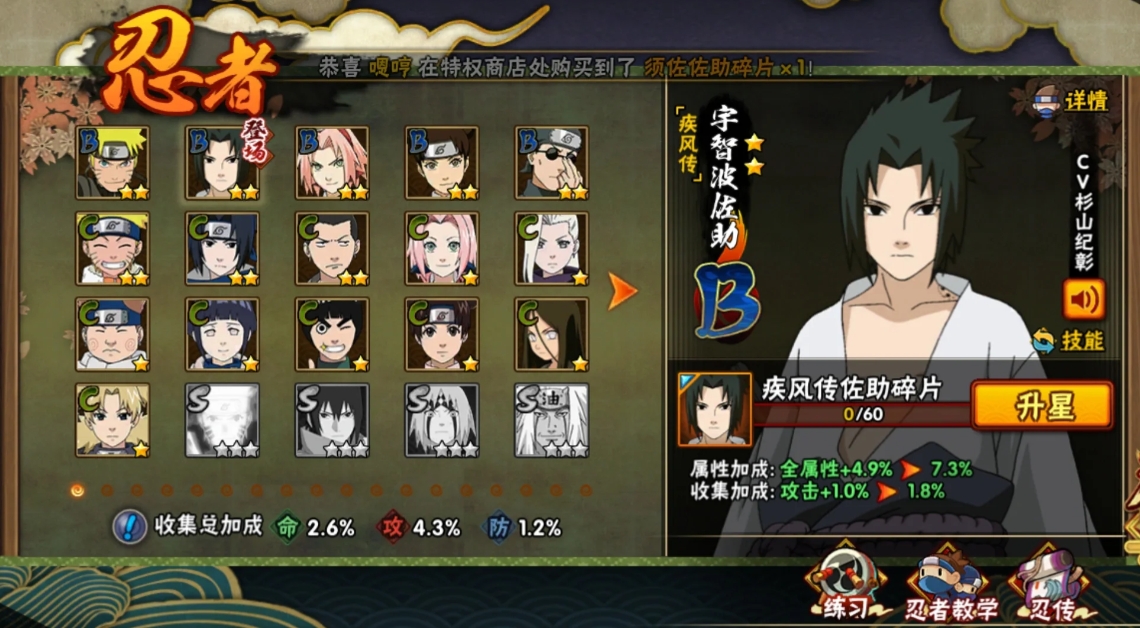The height and width of the screenshot is (628, 1140).
Task: Select the C-rank grinning Naruto portrait
Action: [x=112, y=249]
